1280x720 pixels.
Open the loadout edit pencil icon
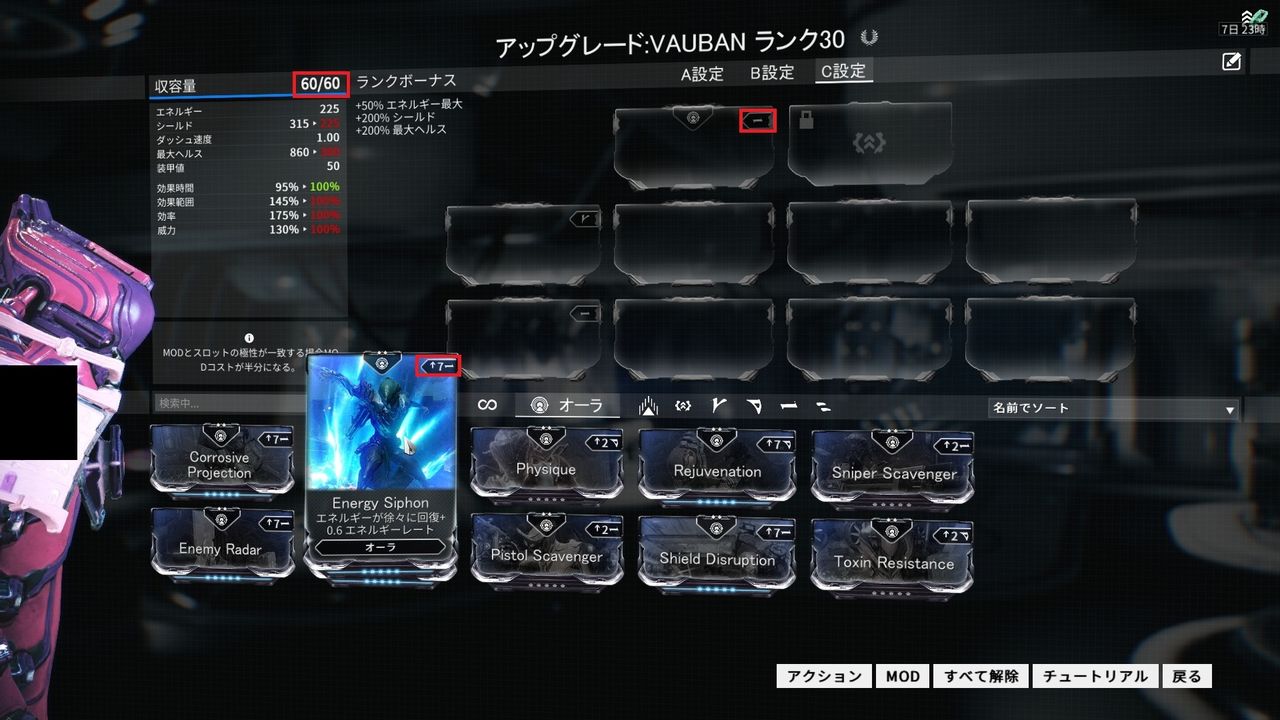1232,60
